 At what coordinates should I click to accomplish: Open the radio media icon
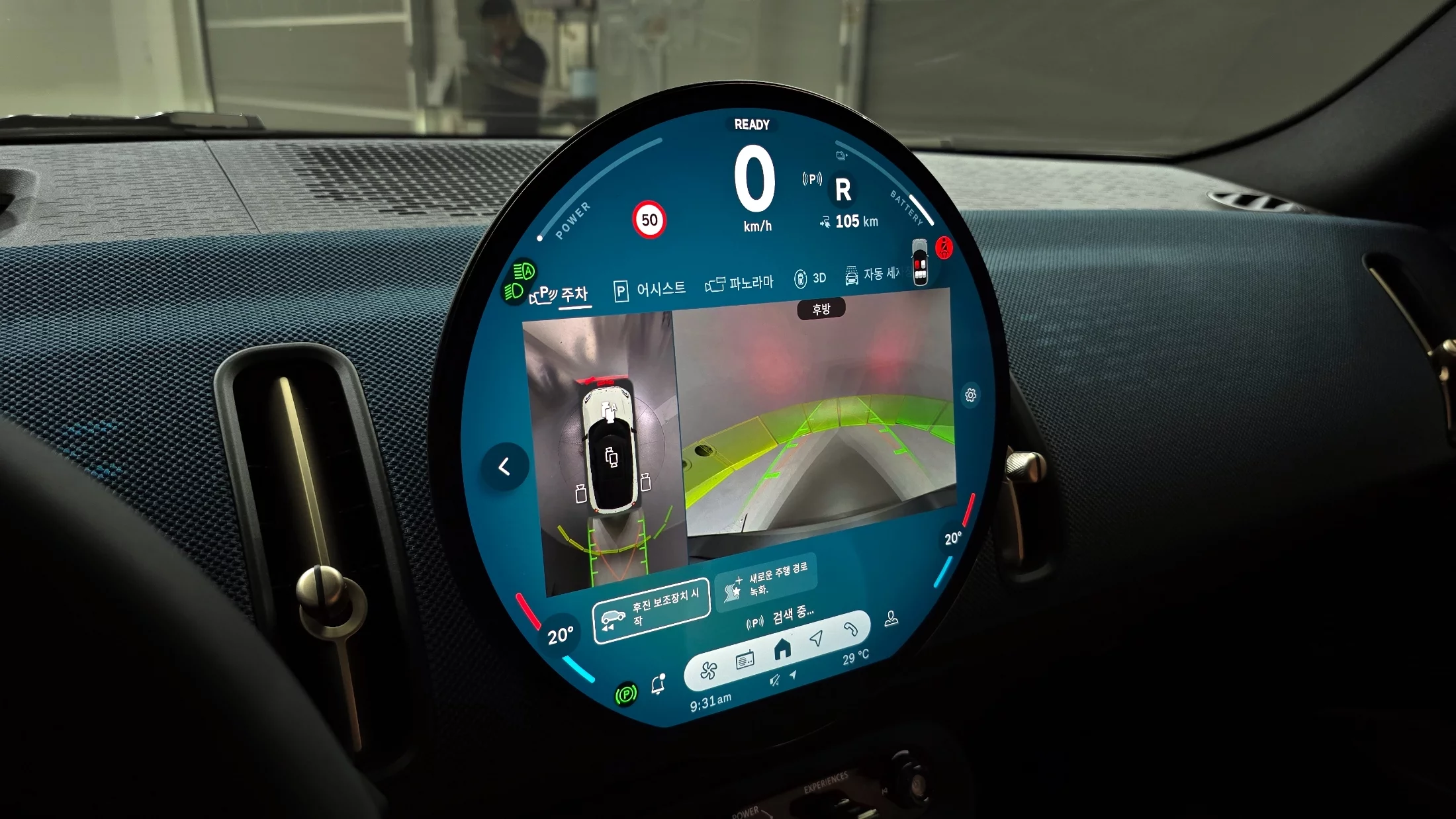click(745, 660)
